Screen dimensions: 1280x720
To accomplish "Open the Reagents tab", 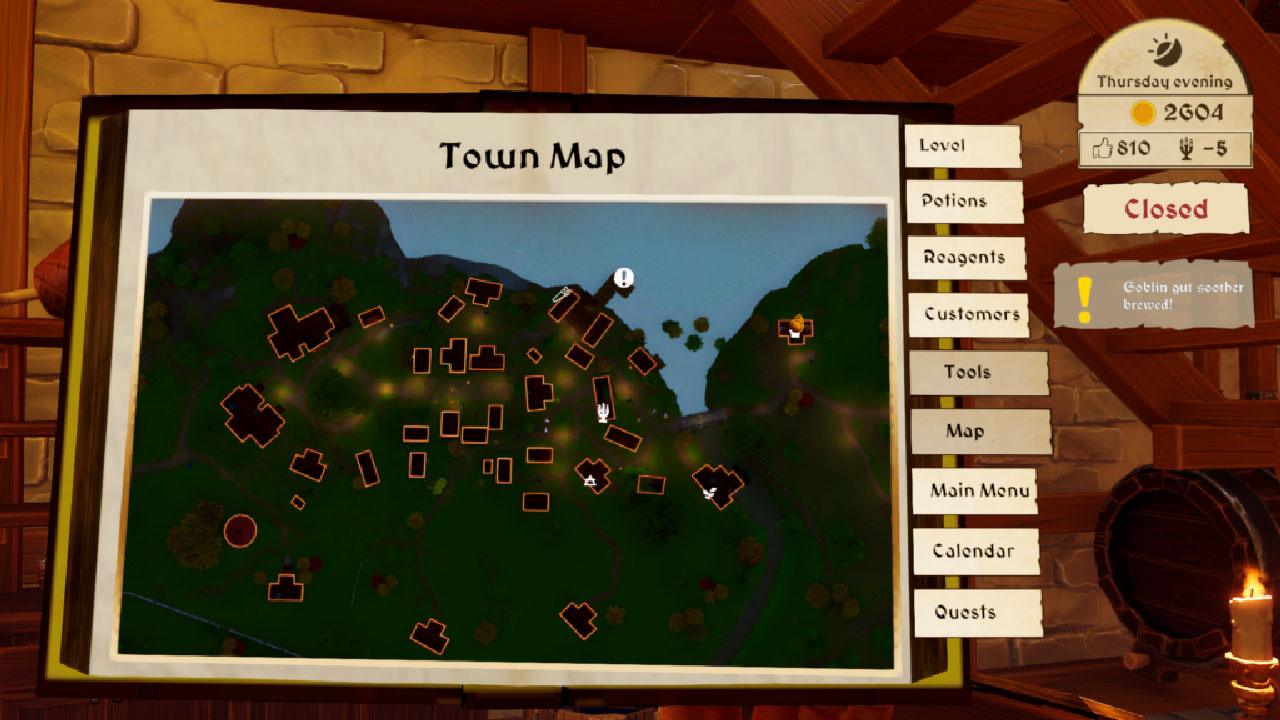I will click(x=966, y=258).
